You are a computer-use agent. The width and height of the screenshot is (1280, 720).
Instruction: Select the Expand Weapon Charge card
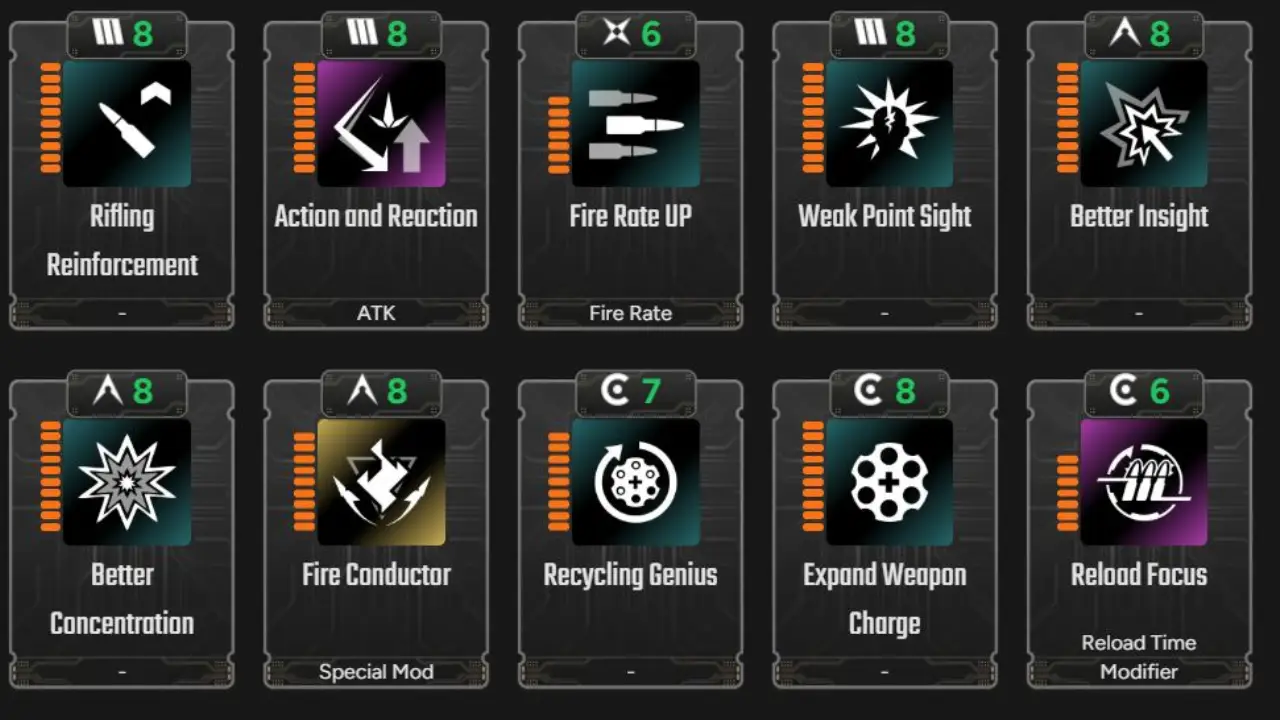click(x=884, y=530)
